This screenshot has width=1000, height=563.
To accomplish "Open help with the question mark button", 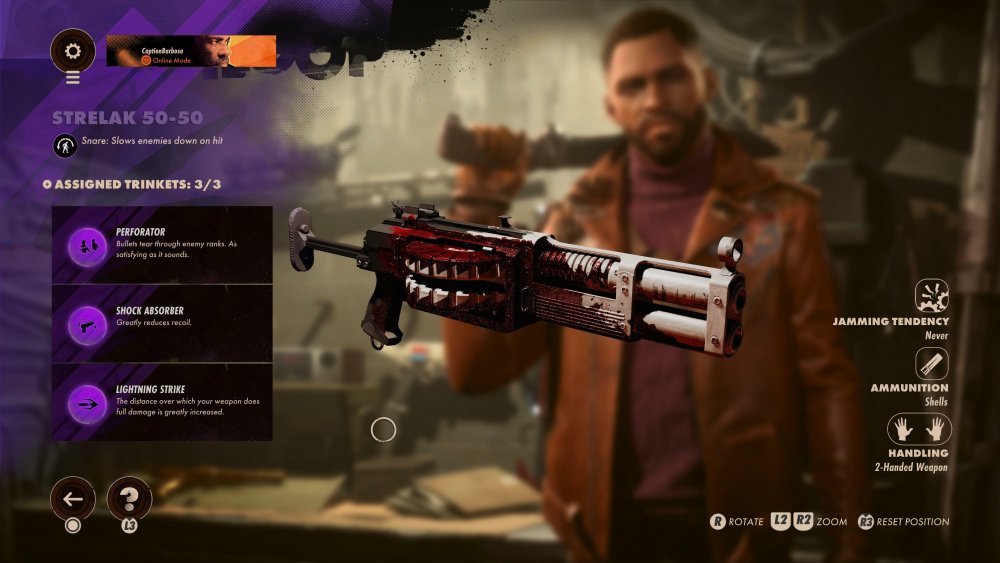I will pyautogui.click(x=129, y=497).
